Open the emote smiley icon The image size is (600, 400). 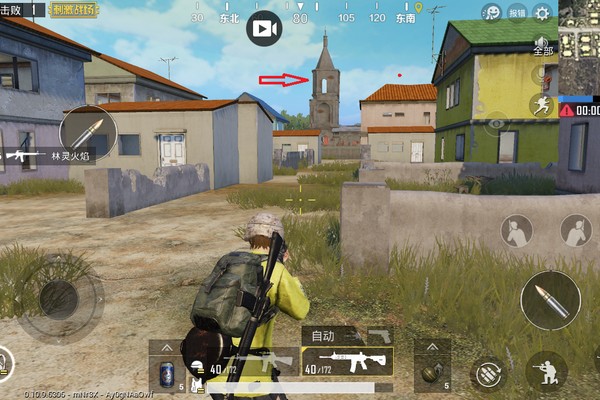(x=491, y=12)
